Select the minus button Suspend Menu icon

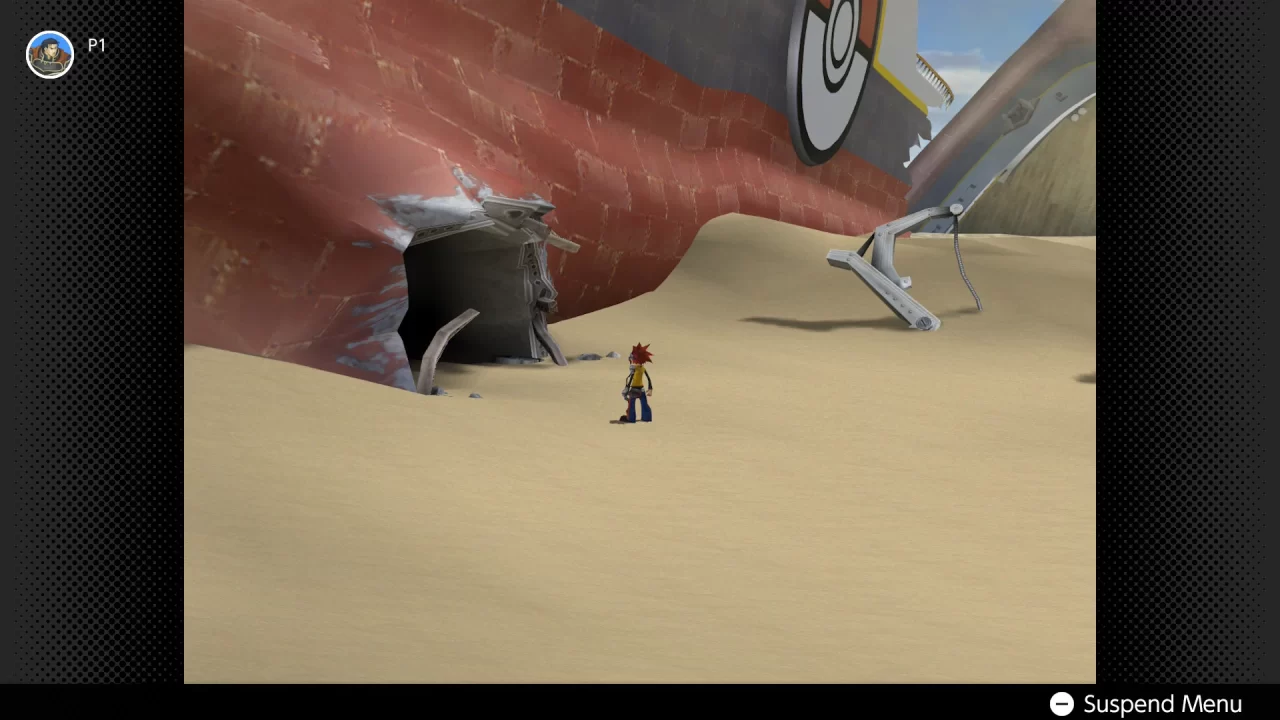pyautogui.click(x=1061, y=704)
